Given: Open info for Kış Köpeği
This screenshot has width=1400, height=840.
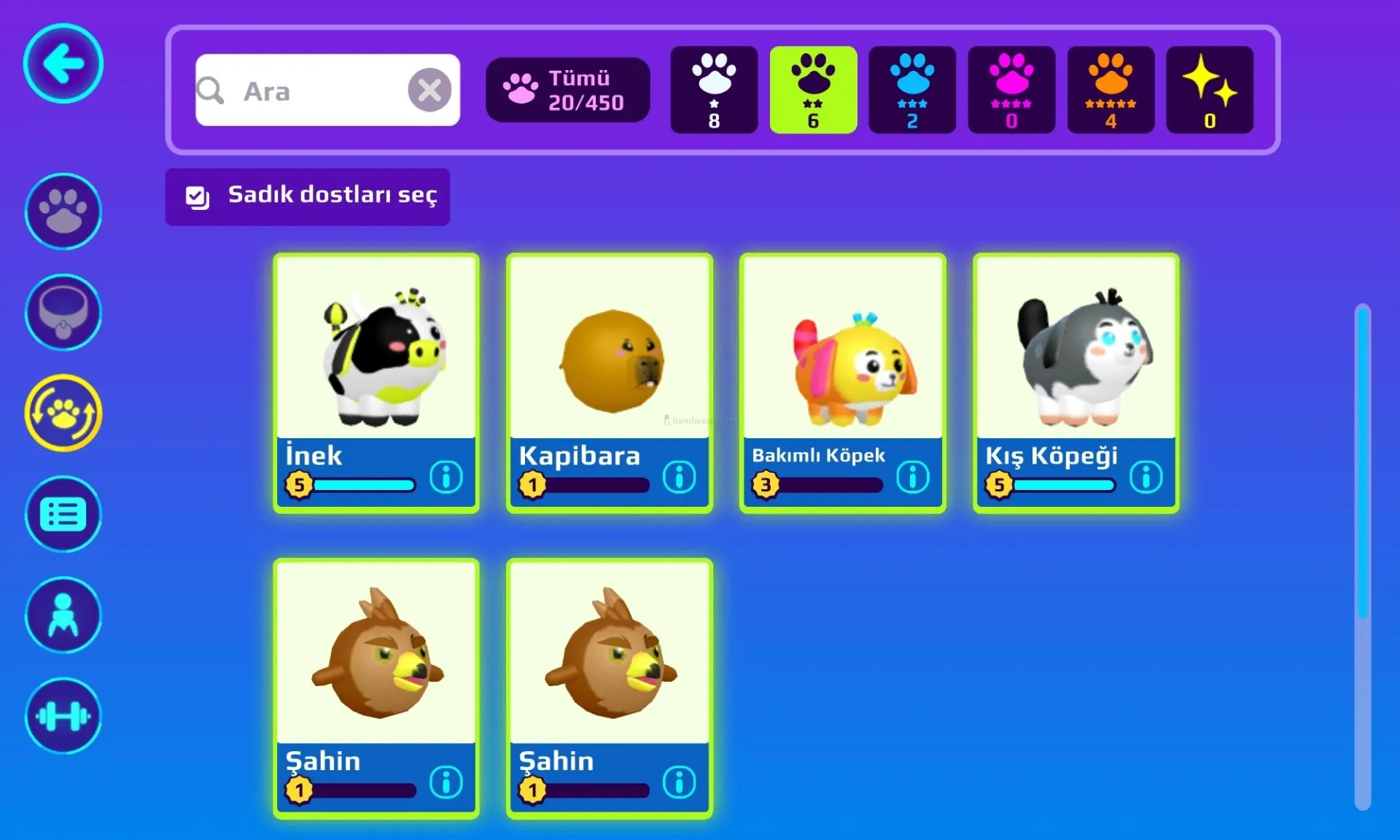Looking at the screenshot, I should (x=1146, y=478).
